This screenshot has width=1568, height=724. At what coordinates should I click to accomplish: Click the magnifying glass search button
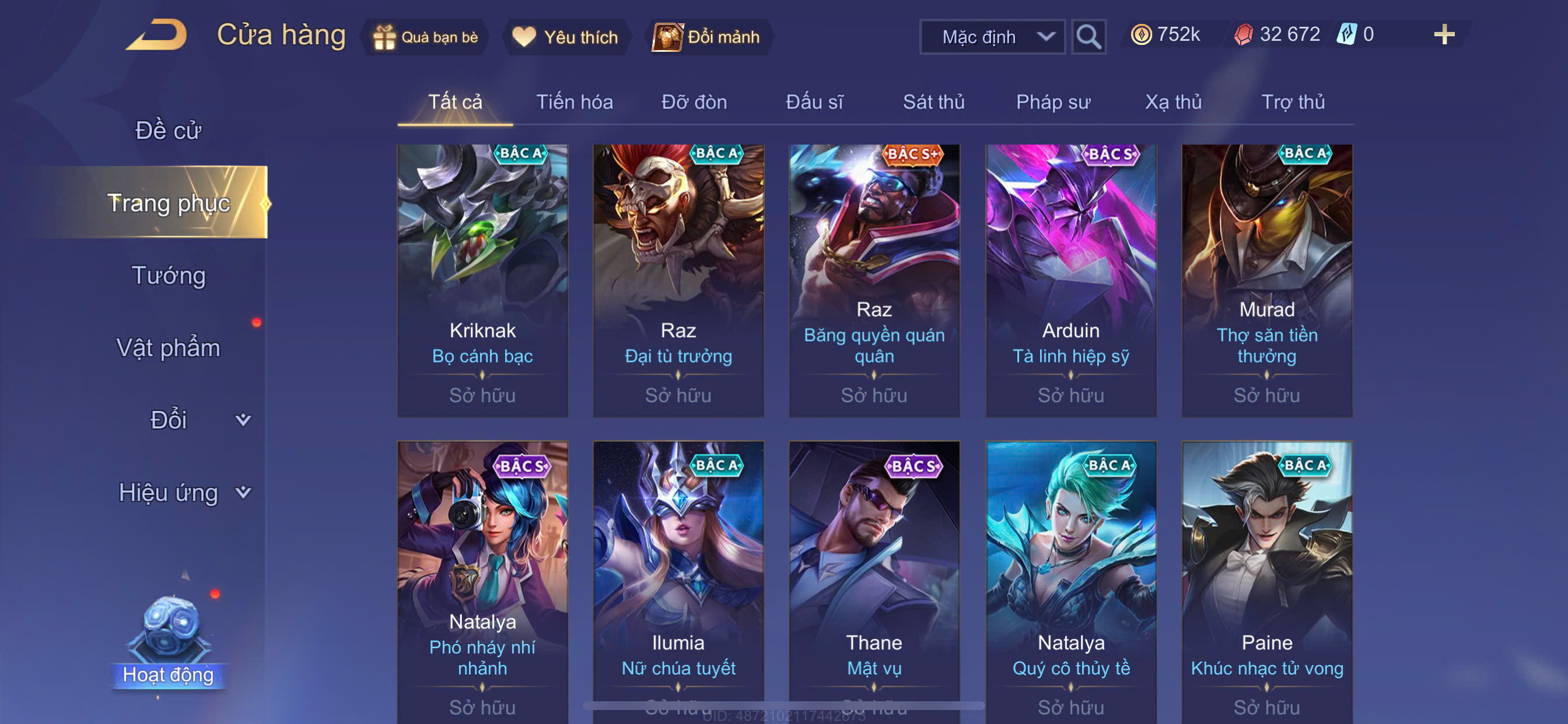coord(1088,37)
